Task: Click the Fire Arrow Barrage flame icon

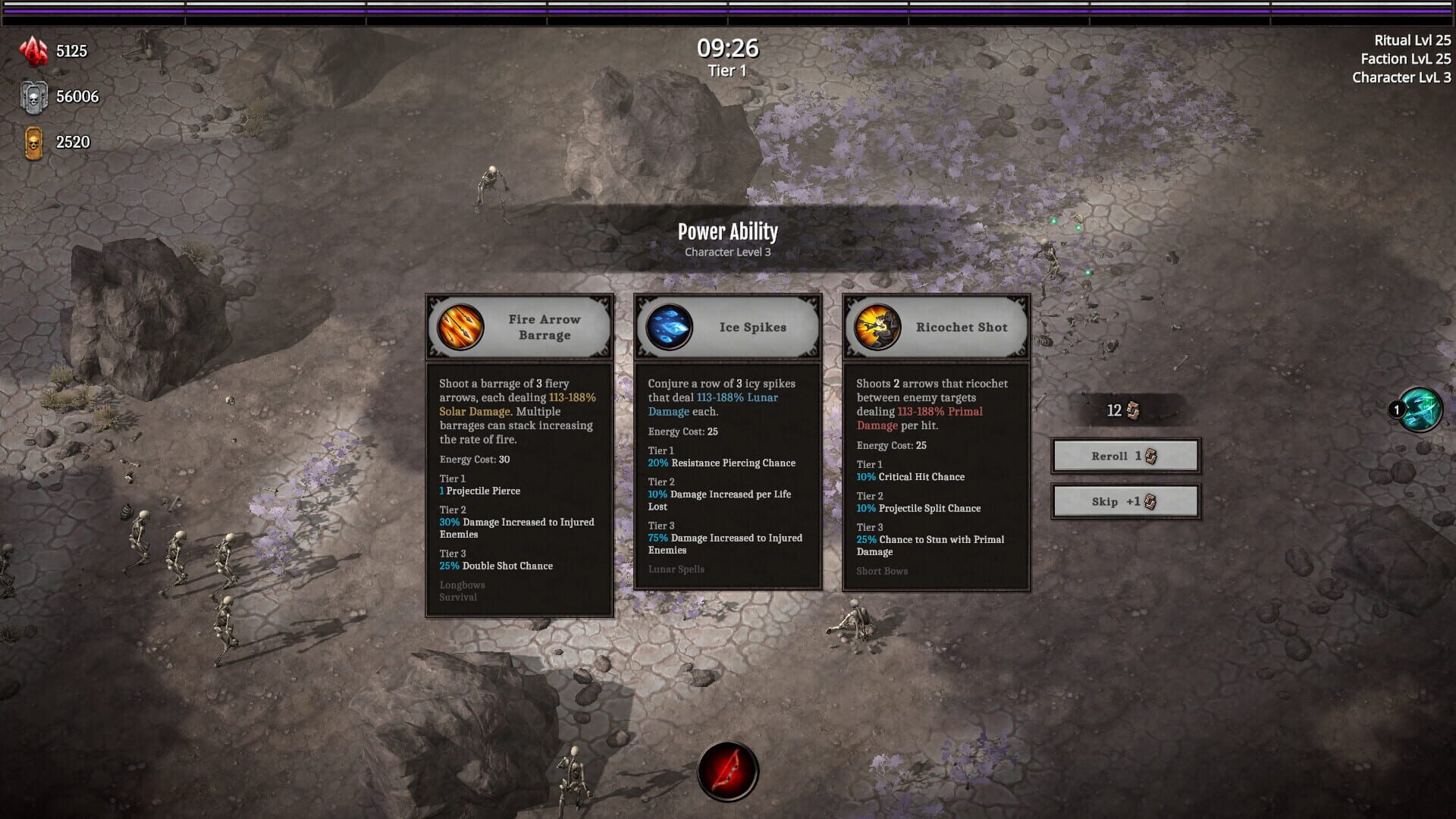Action: (459, 326)
